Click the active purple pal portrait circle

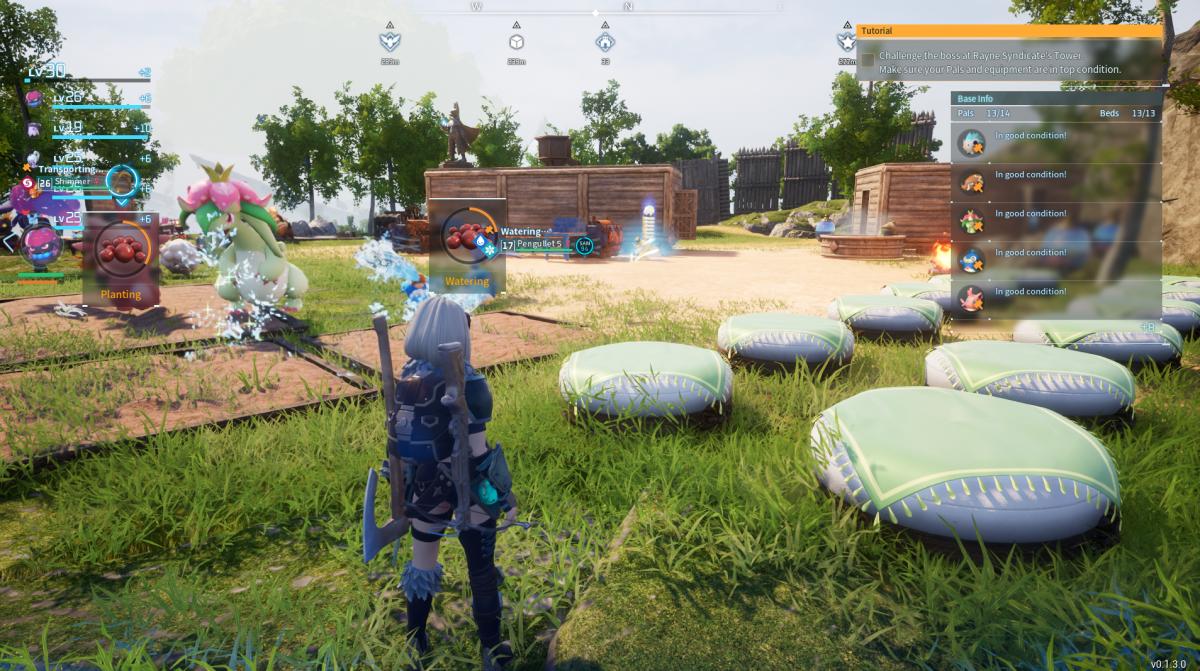[42, 244]
